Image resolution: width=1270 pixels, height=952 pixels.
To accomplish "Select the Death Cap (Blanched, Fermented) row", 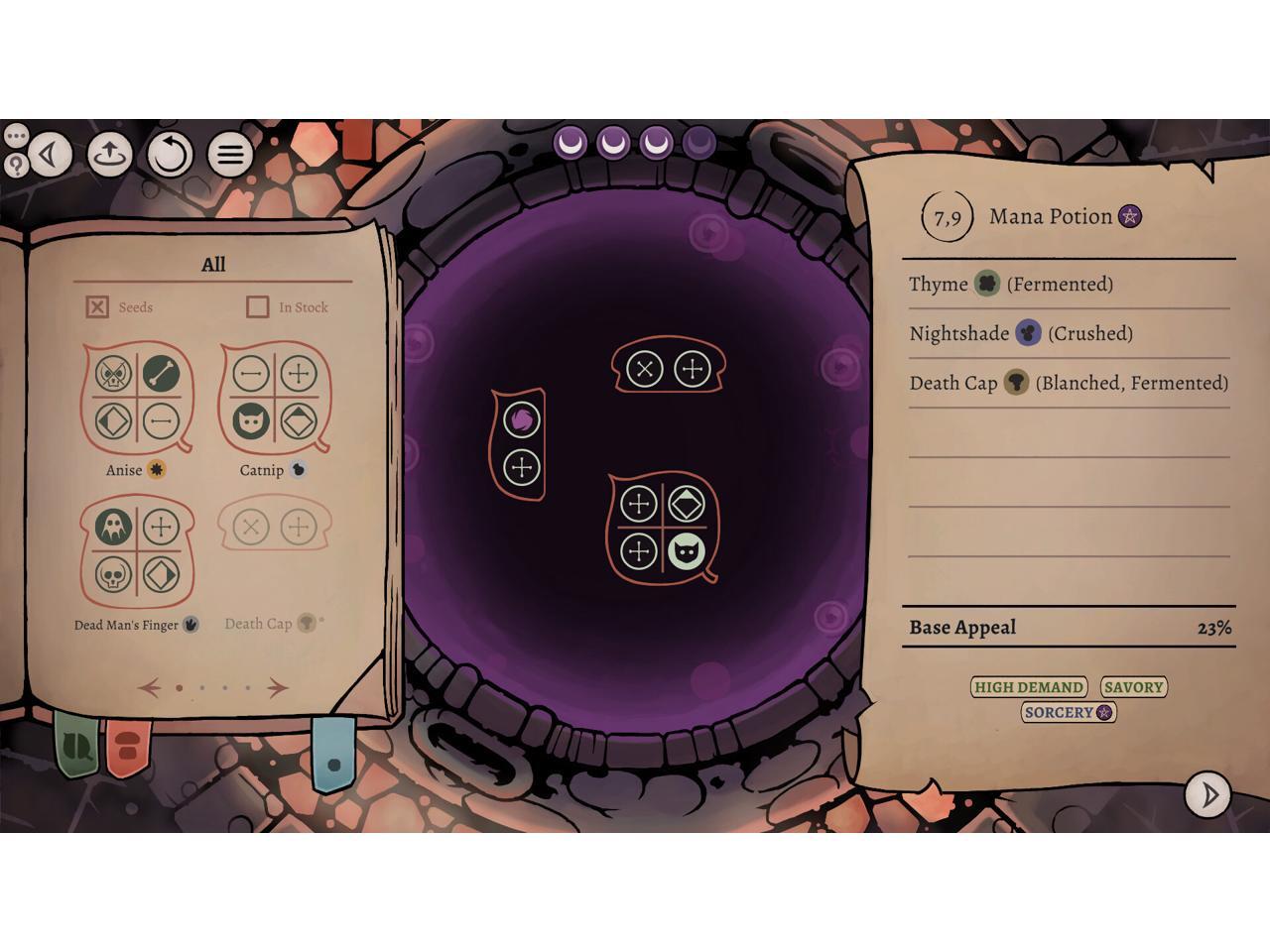I will tap(1068, 384).
